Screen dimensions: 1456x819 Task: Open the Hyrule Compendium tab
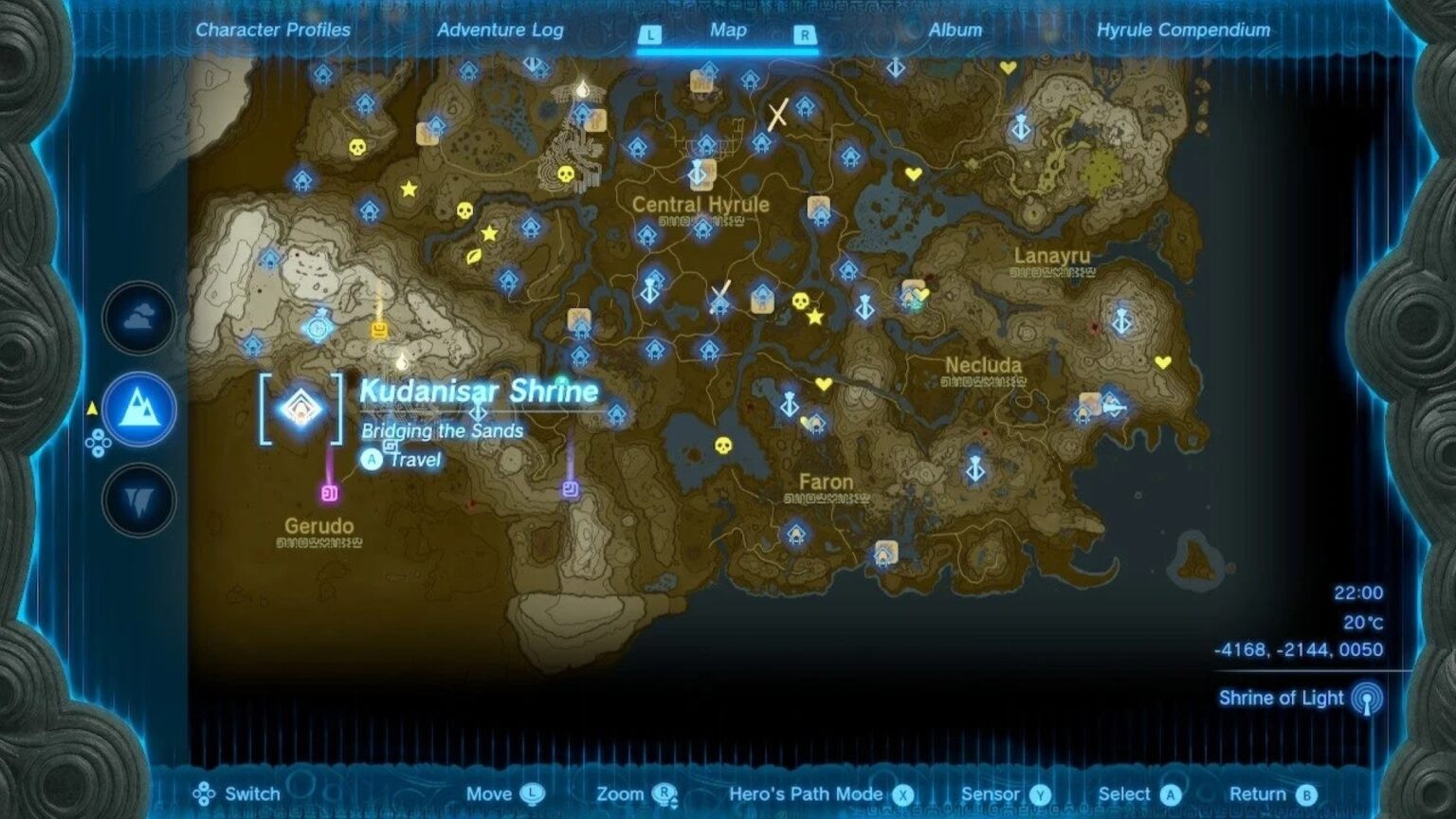coord(1183,29)
